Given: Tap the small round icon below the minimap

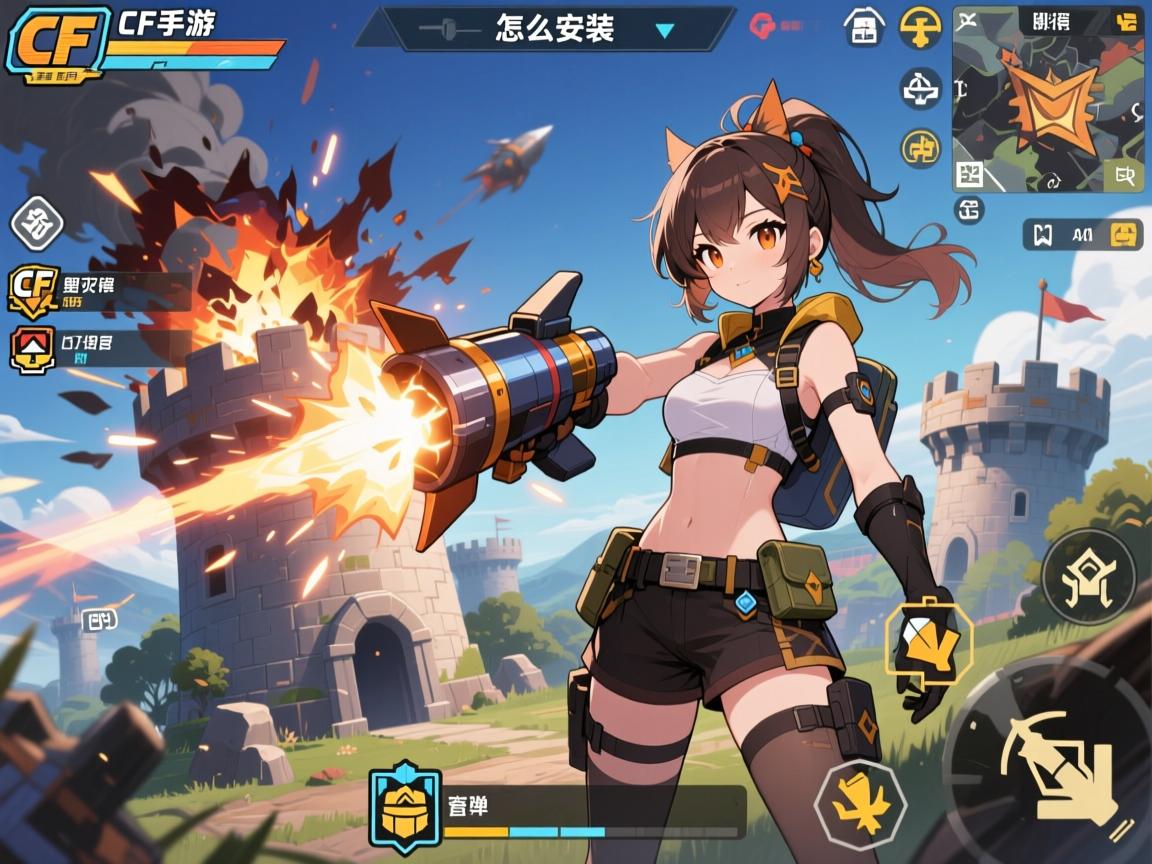Looking at the screenshot, I should click(x=969, y=210).
